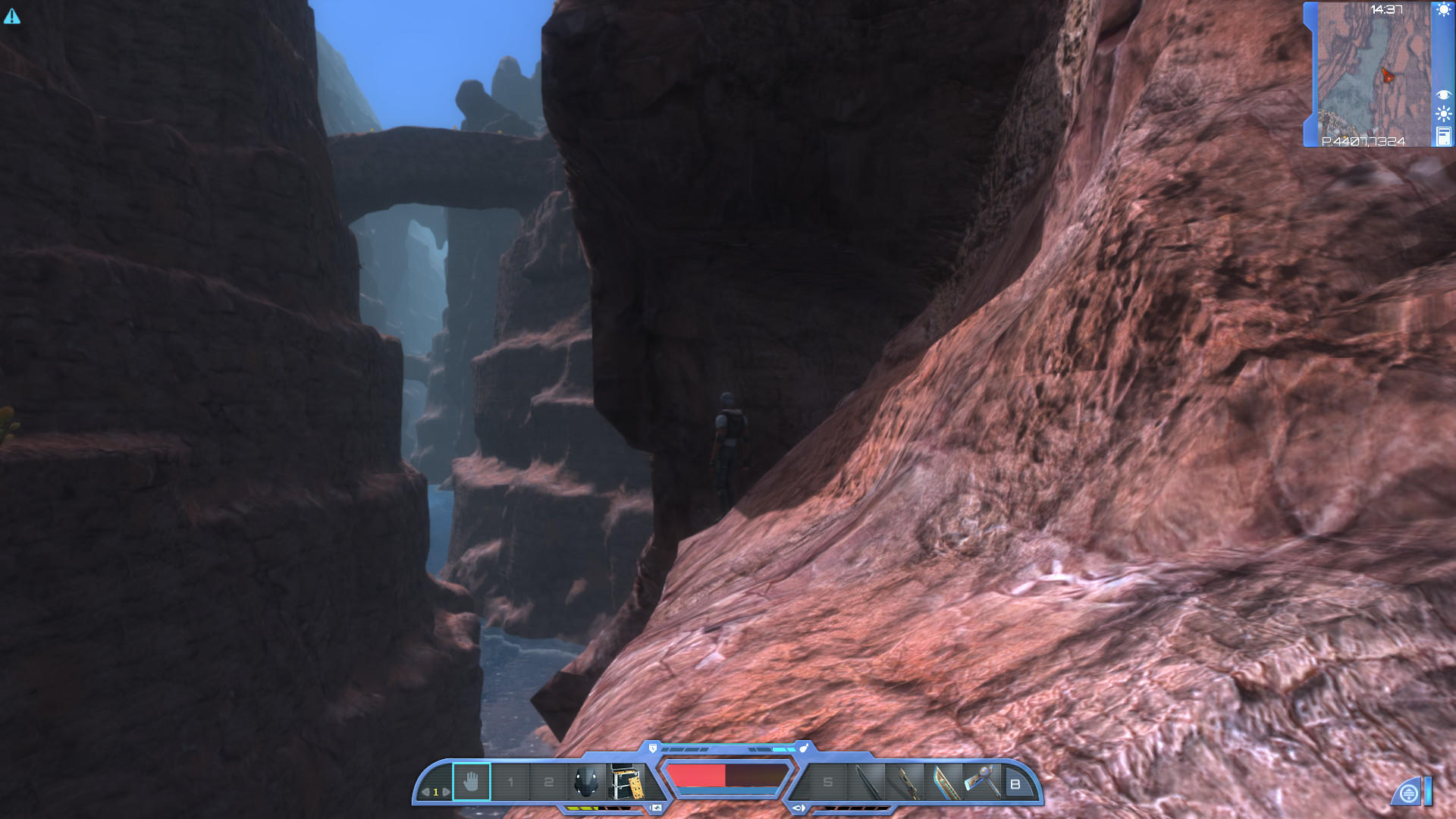1456x819 pixels.
Task: Open the device icon below the minimap controls
Action: (1442, 136)
